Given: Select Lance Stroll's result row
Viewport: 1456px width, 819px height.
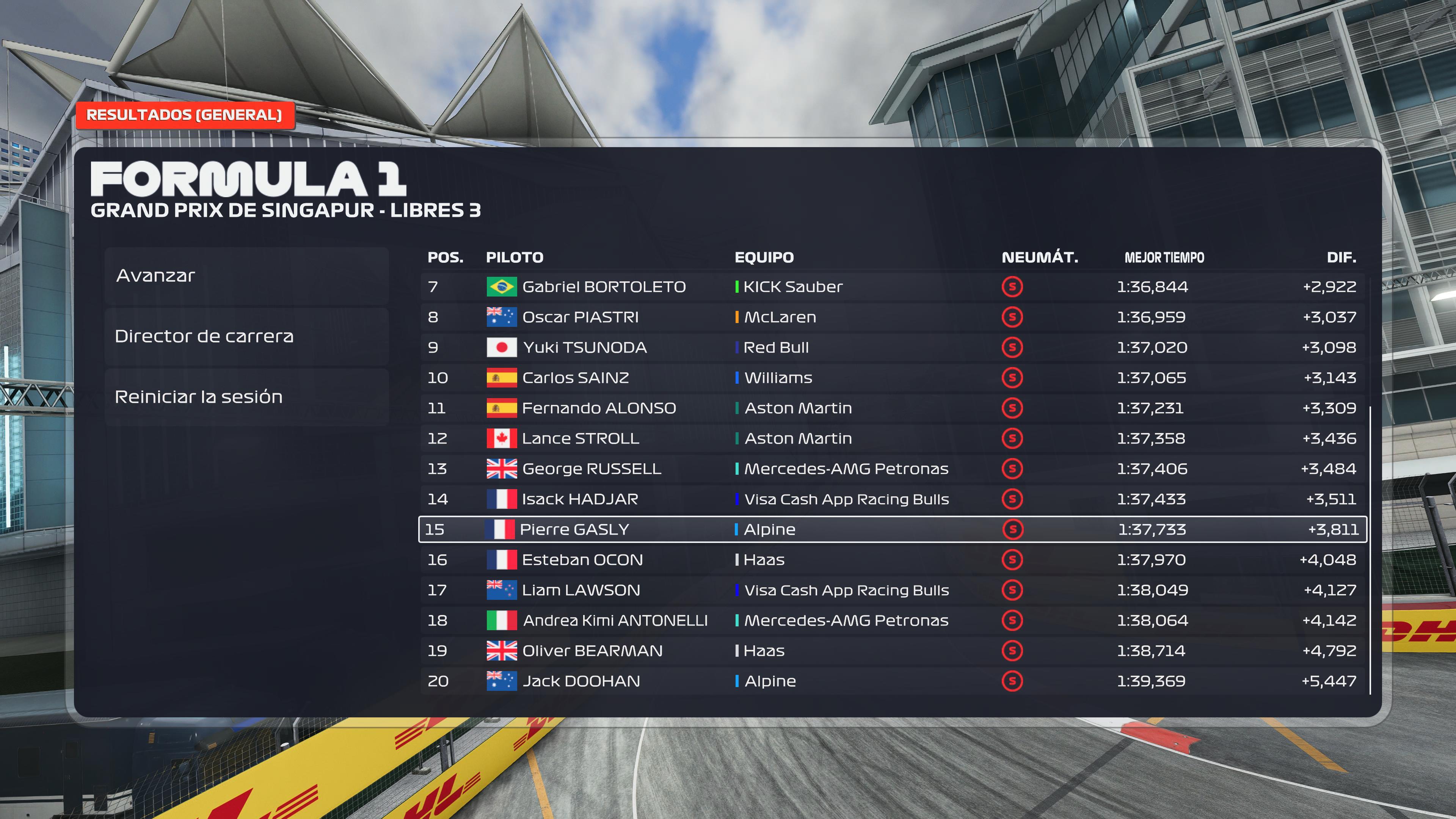Looking at the screenshot, I should click(x=892, y=439).
